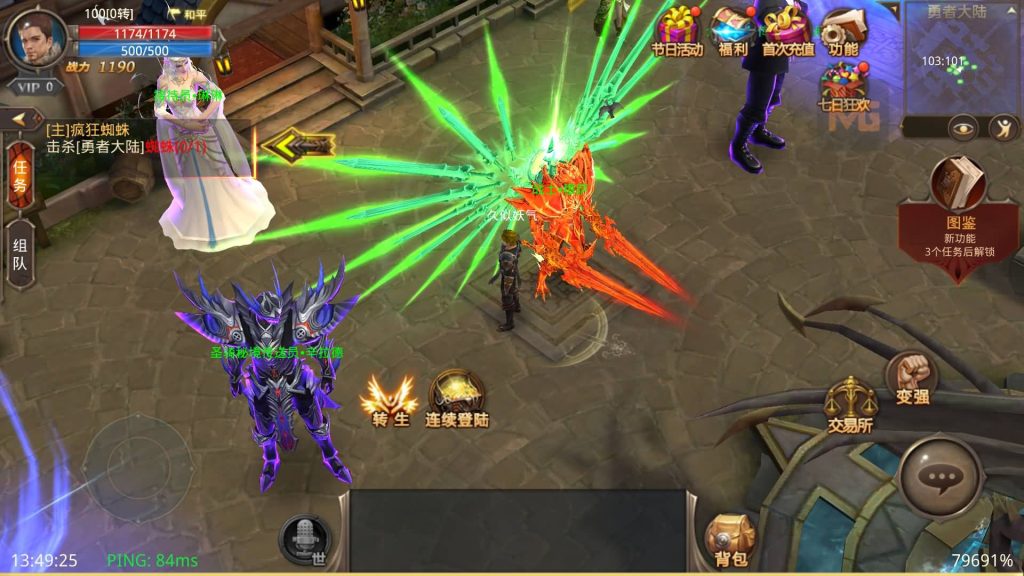Click the running figure button under minimap
This screenshot has width=1024, height=576.
pos(1003,128)
